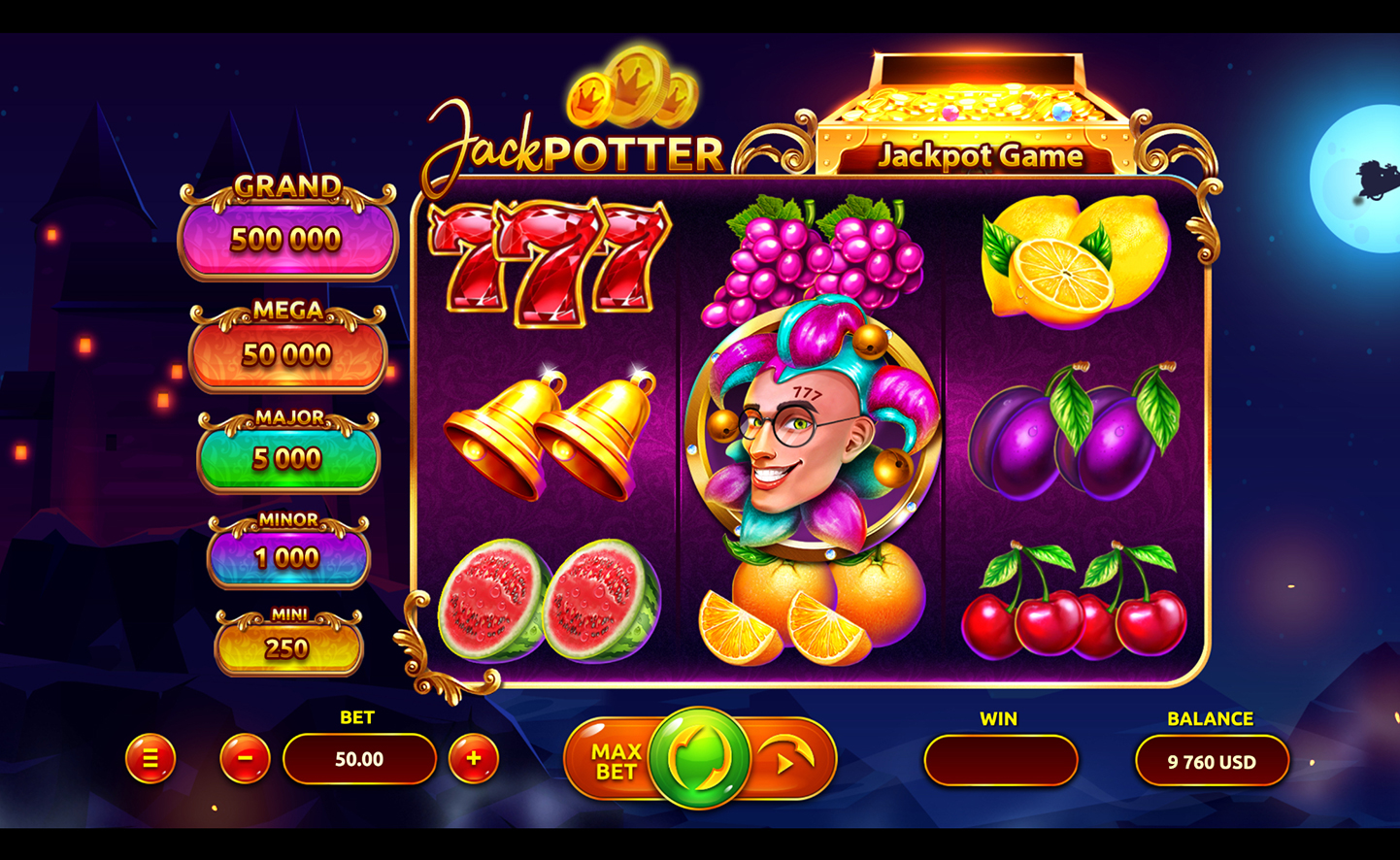The height and width of the screenshot is (860, 1400).
Task: Click the Jack Potter logo coins
Action: pyautogui.click(x=632, y=92)
